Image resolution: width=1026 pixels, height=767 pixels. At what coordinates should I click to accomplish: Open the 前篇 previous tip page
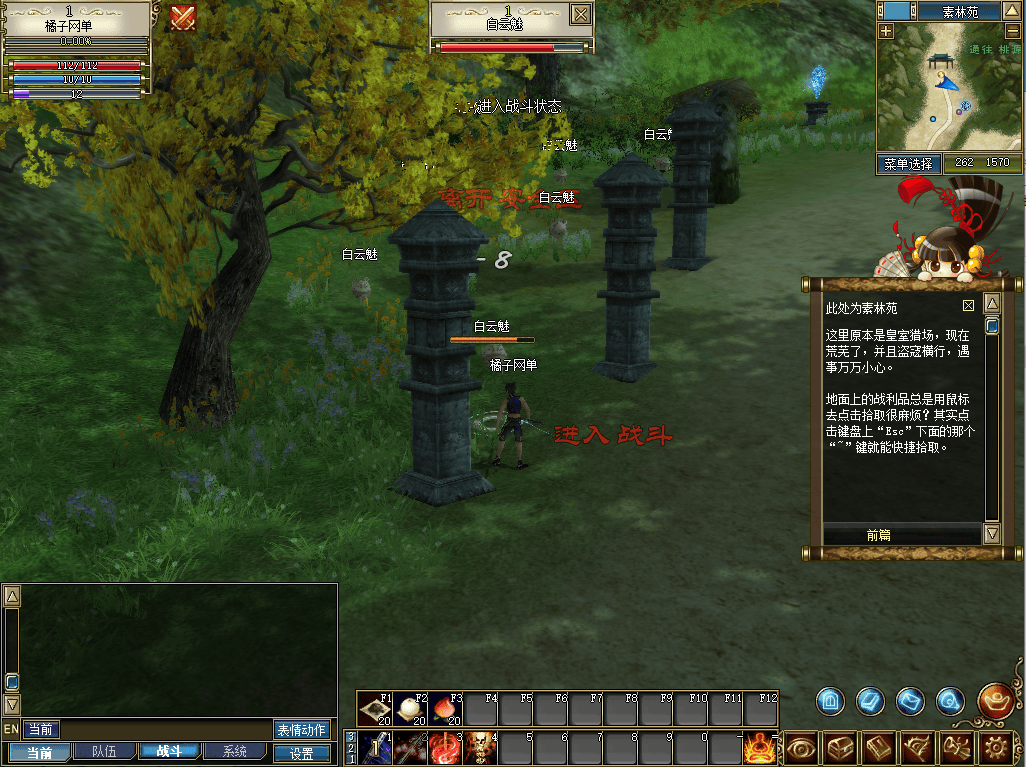click(878, 535)
